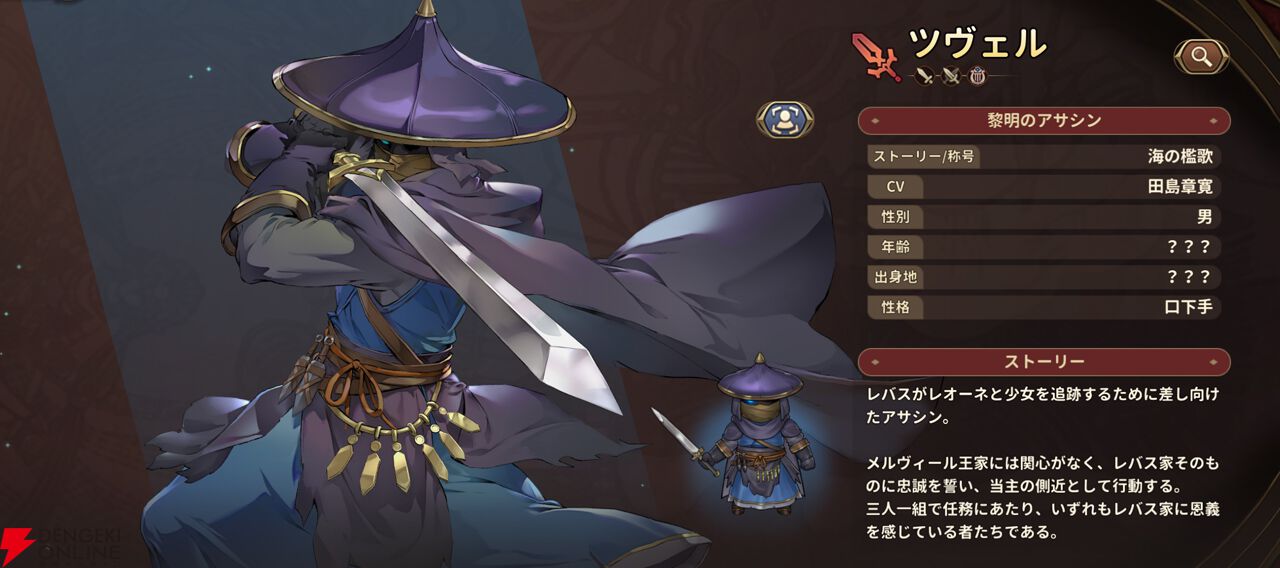This screenshot has height=568, width=1280.
Task: Click the magnifying glass search button
Action: (x=1201, y=57)
